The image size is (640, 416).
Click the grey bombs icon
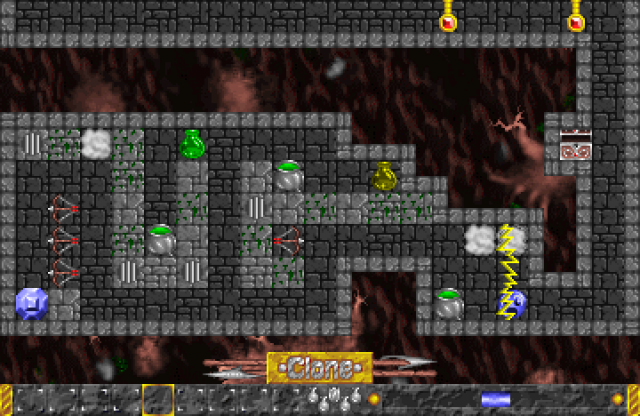coord(334,399)
